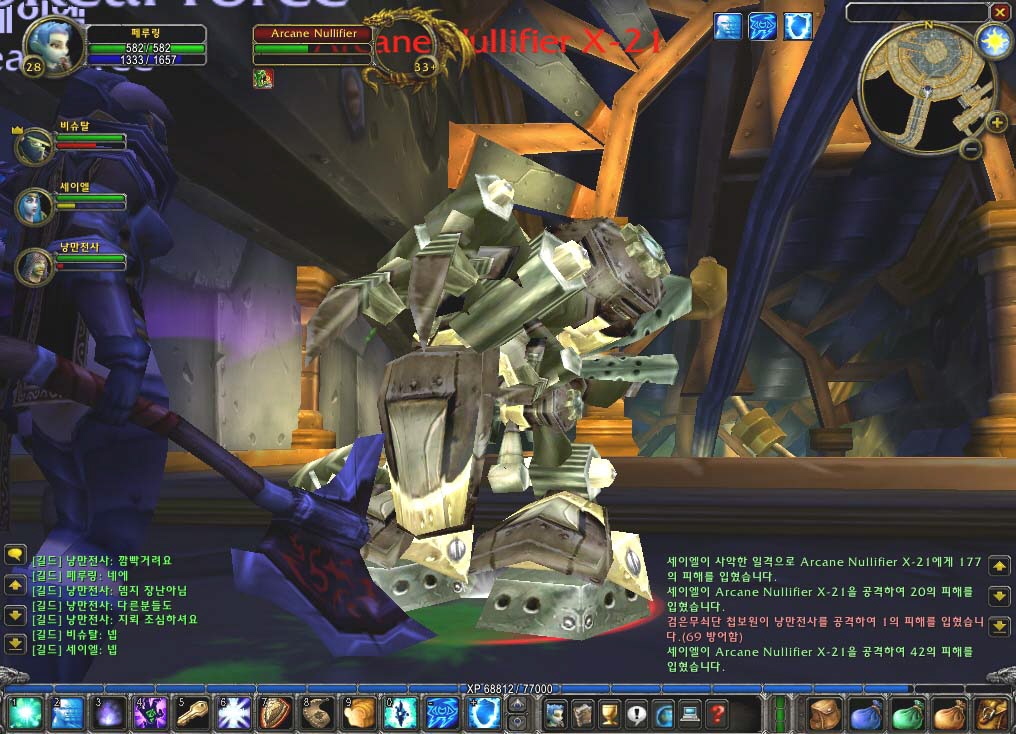This screenshot has width=1016, height=734.
Task: Select party member 낭만전사's portrait
Action: [x=34, y=265]
